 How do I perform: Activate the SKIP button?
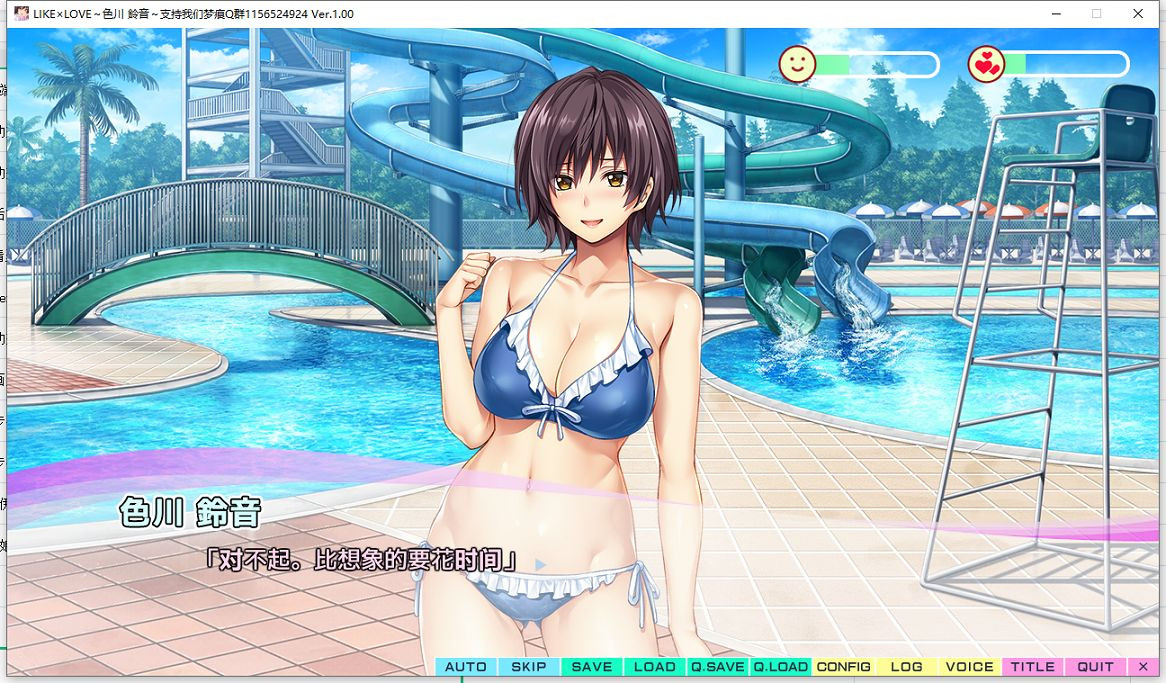[x=529, y=667]
